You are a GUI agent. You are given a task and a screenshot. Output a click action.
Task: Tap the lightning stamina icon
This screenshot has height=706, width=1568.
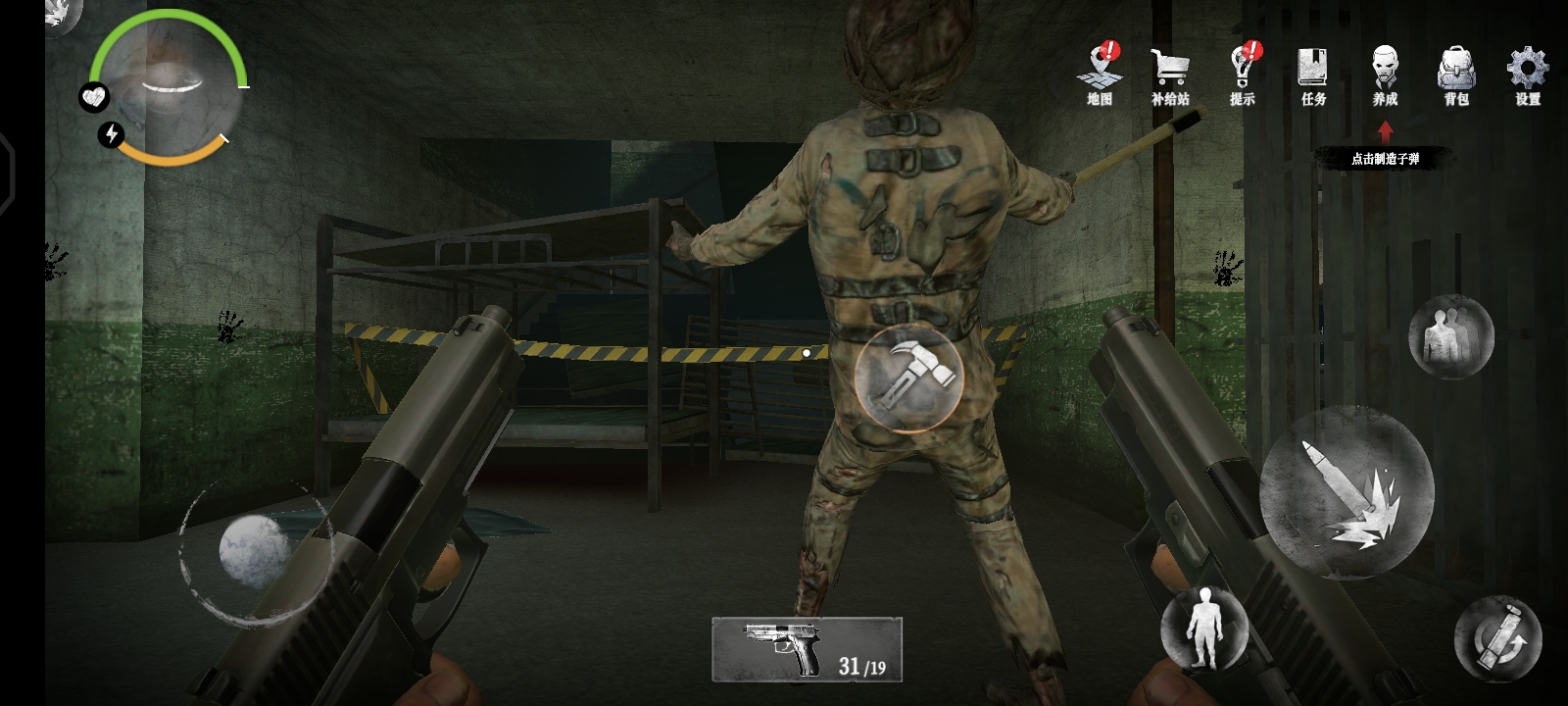click(112, 134)
